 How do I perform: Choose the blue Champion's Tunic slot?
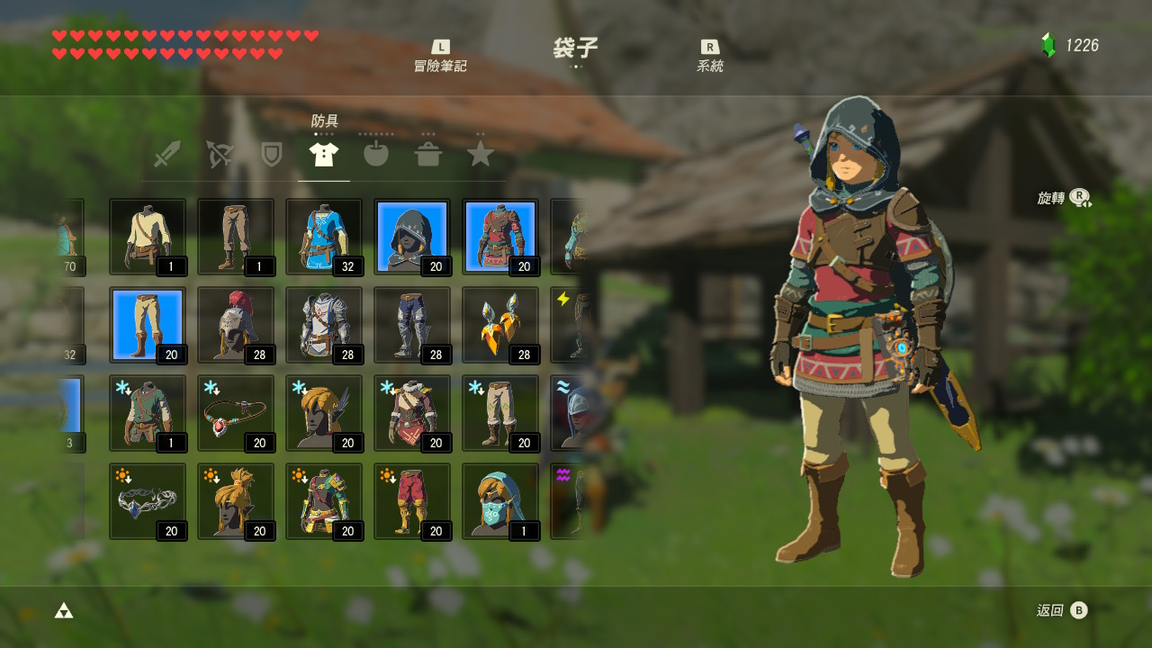pos(324,237)
